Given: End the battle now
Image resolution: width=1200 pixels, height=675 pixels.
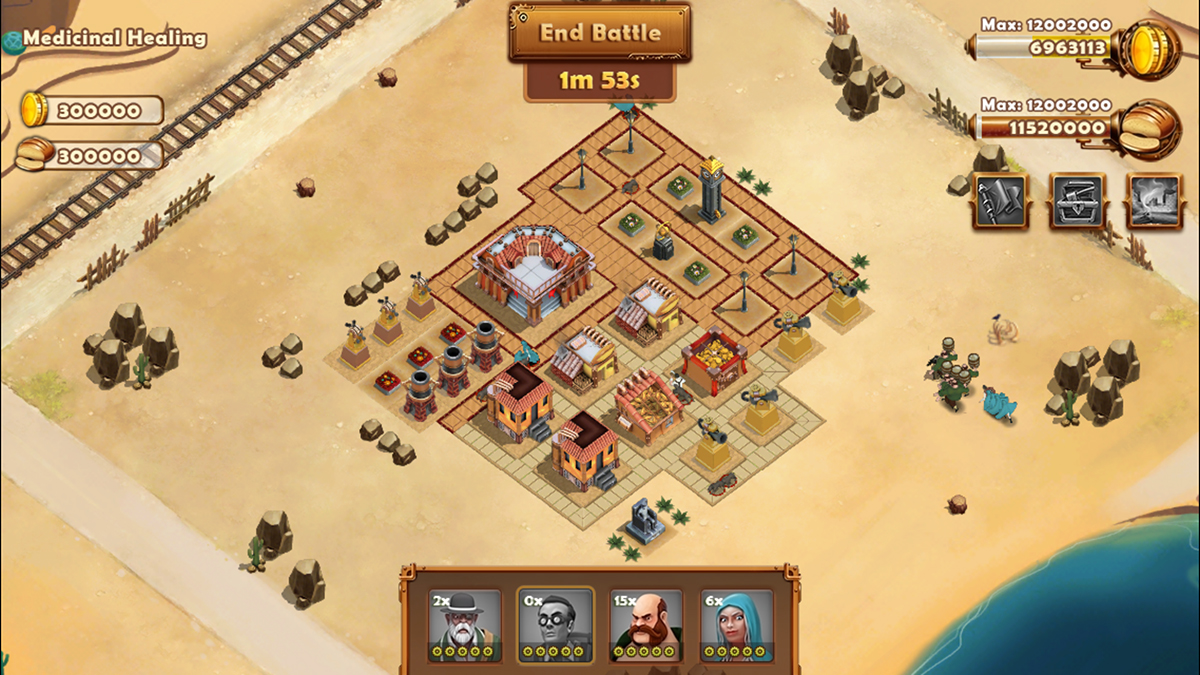Looking at the screenshot, I should [x=599, y=32].
